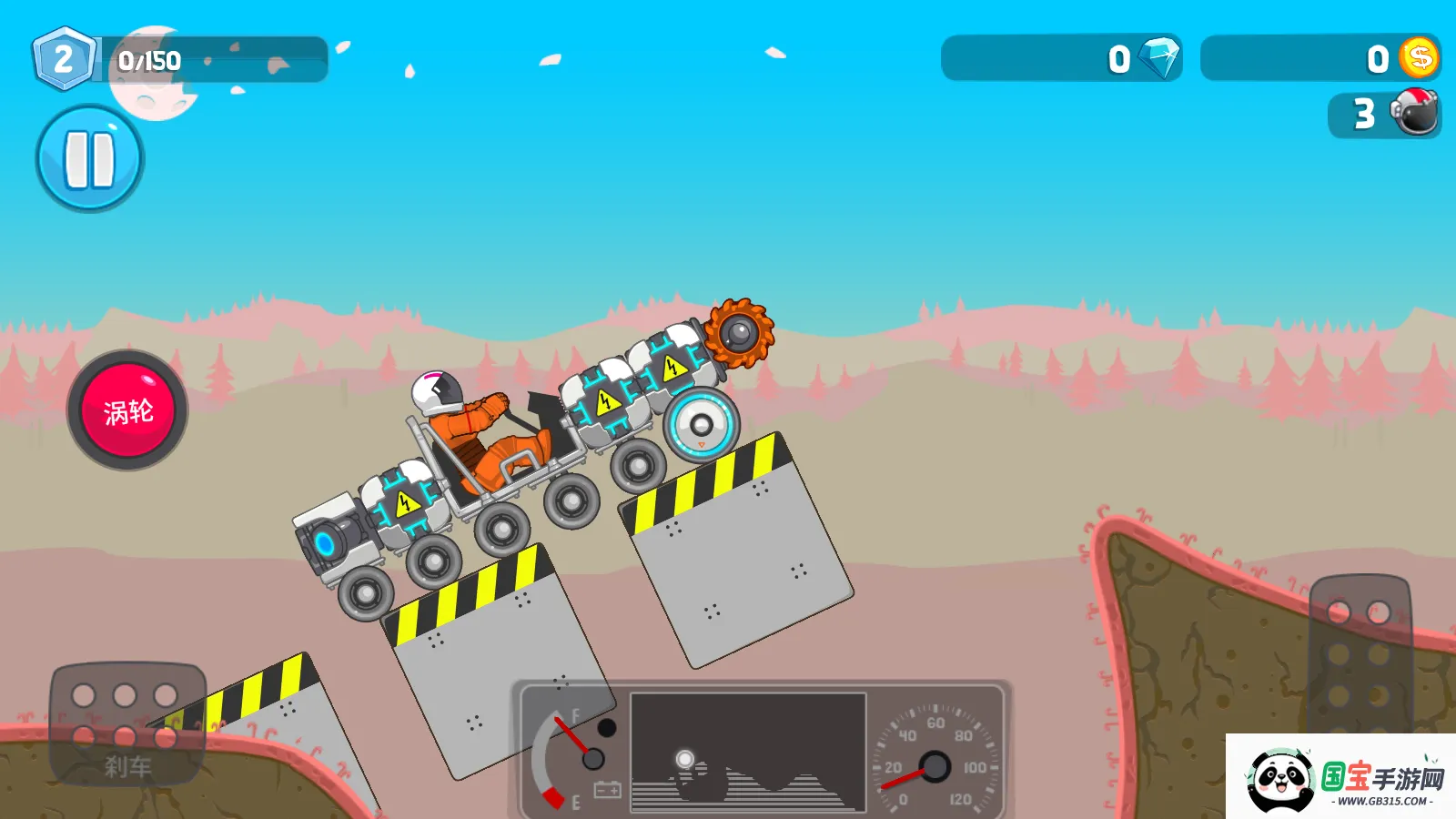The height and width of the screenshot is (819, 1456).
Task: Tap the 刹车 brake pedal
Action: 127,724
